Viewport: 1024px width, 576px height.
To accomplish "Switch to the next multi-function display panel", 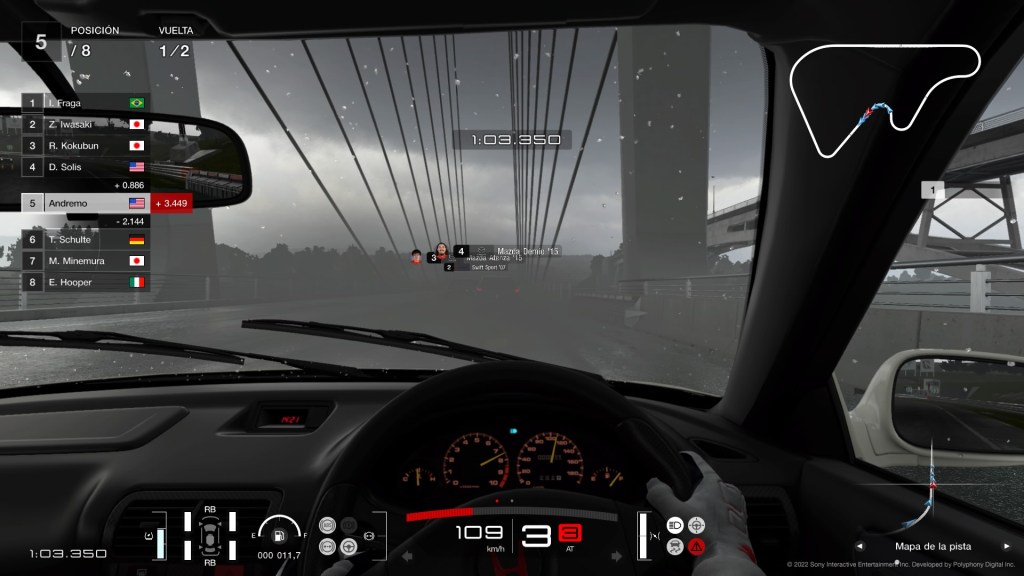I will 1006,547.
